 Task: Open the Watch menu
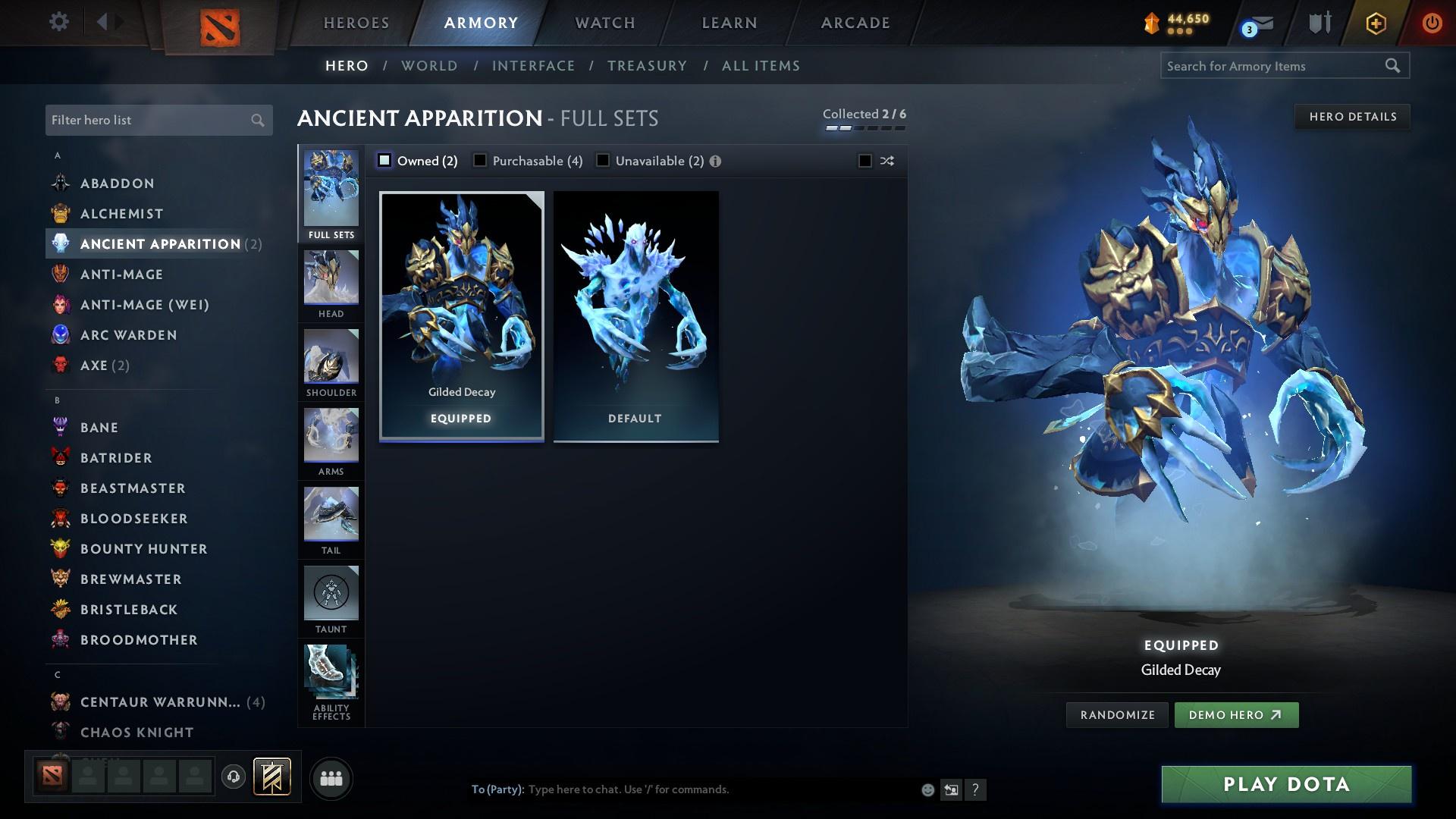coord(604,22)
